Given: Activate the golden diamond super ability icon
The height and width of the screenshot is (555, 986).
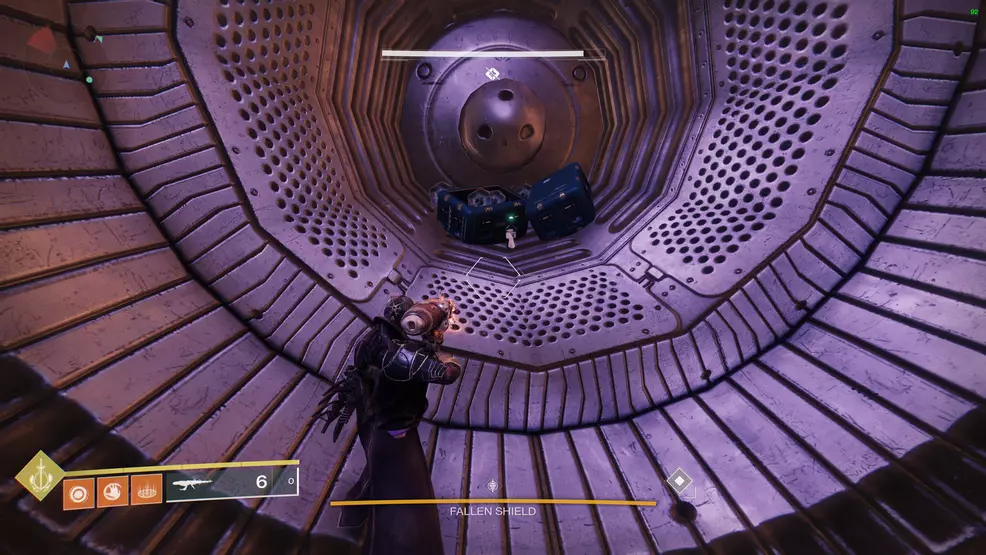Looking at the screenshot, I should tap(40, 476).
